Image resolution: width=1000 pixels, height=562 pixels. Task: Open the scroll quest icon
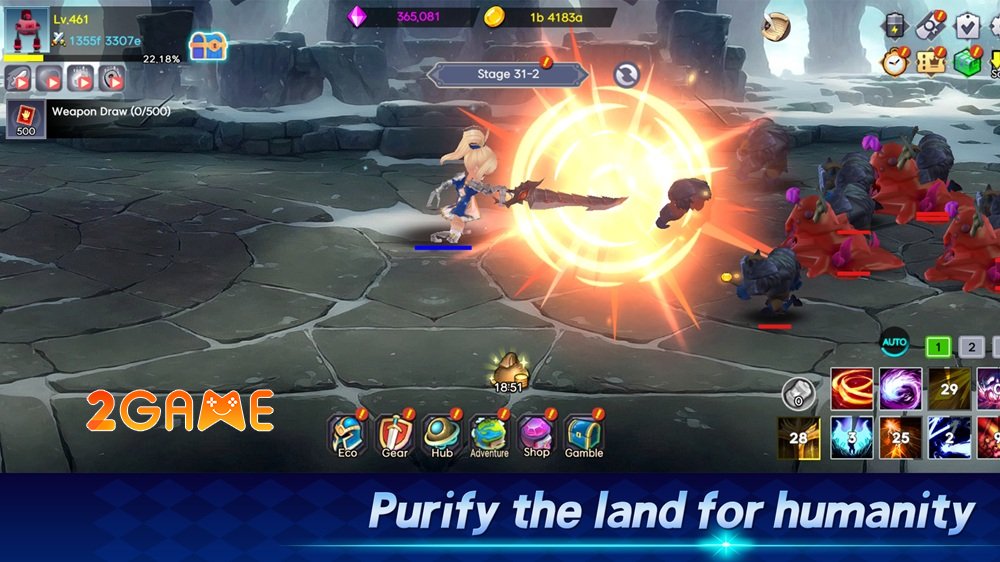775,27
